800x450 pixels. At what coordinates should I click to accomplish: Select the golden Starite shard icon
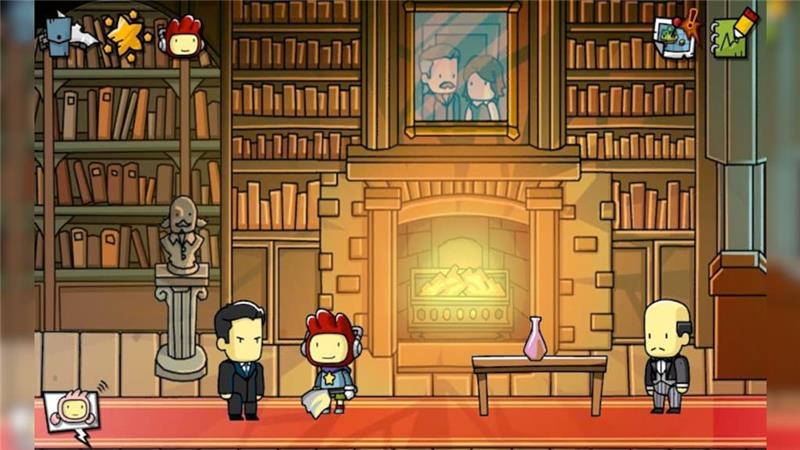click(x=126, y=35)
